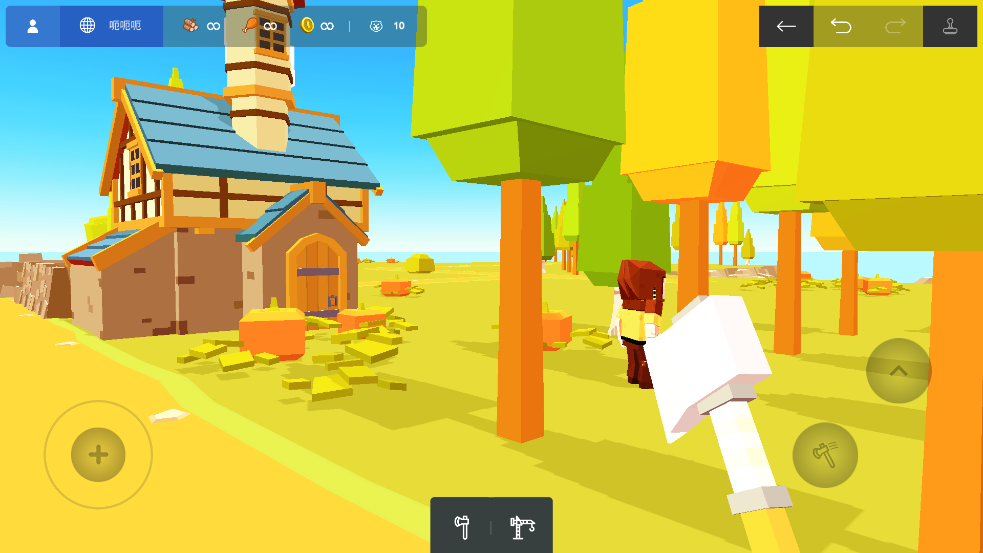Tap the axe chop action button
Image resolution: width=983 pixels, height=553 pixels.
click(825, 455)
